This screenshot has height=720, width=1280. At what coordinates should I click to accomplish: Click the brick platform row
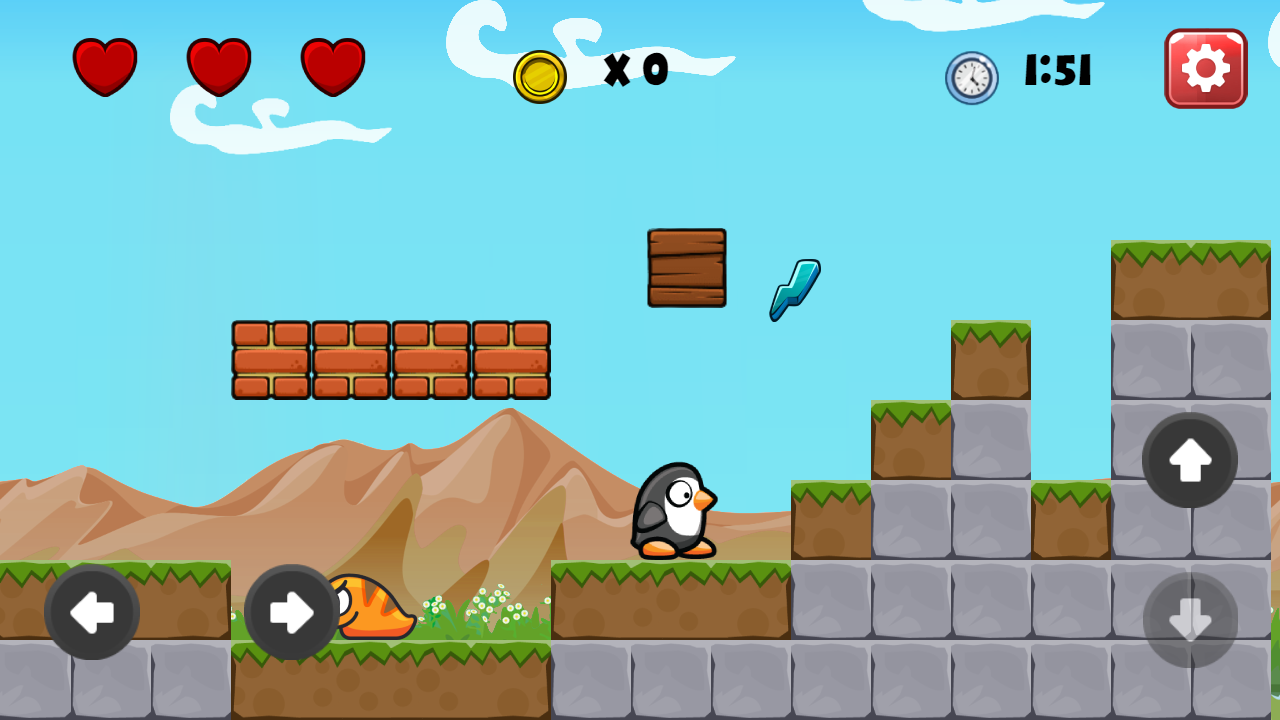pos(390,358)
